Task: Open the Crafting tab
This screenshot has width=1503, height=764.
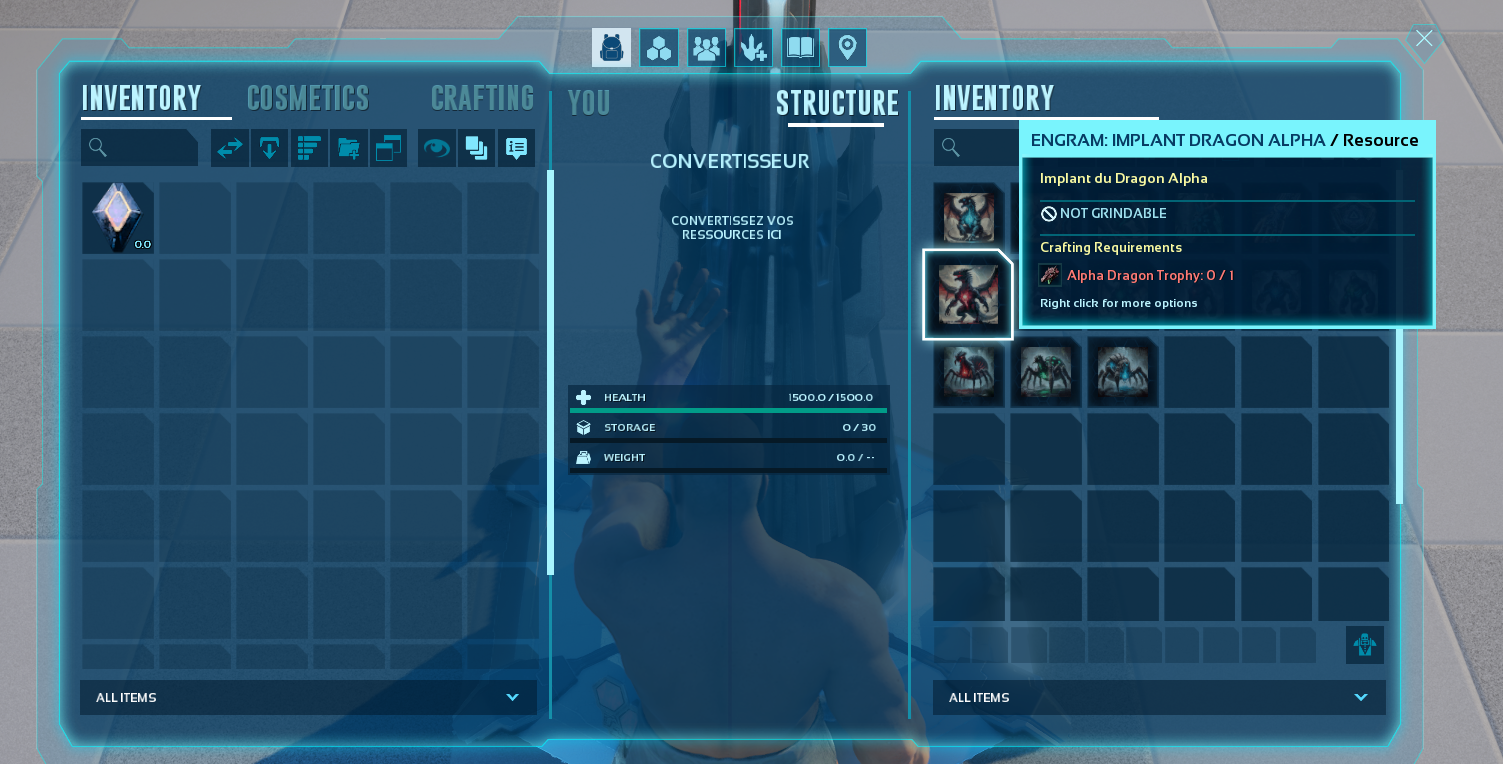Action: click(x=482, y=98)
